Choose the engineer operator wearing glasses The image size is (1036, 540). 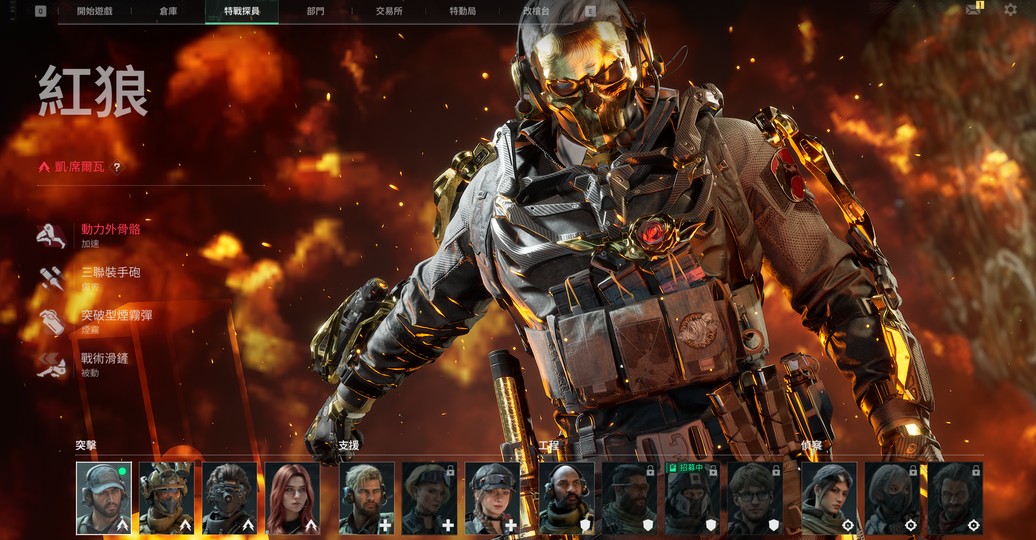click(755, 498)
